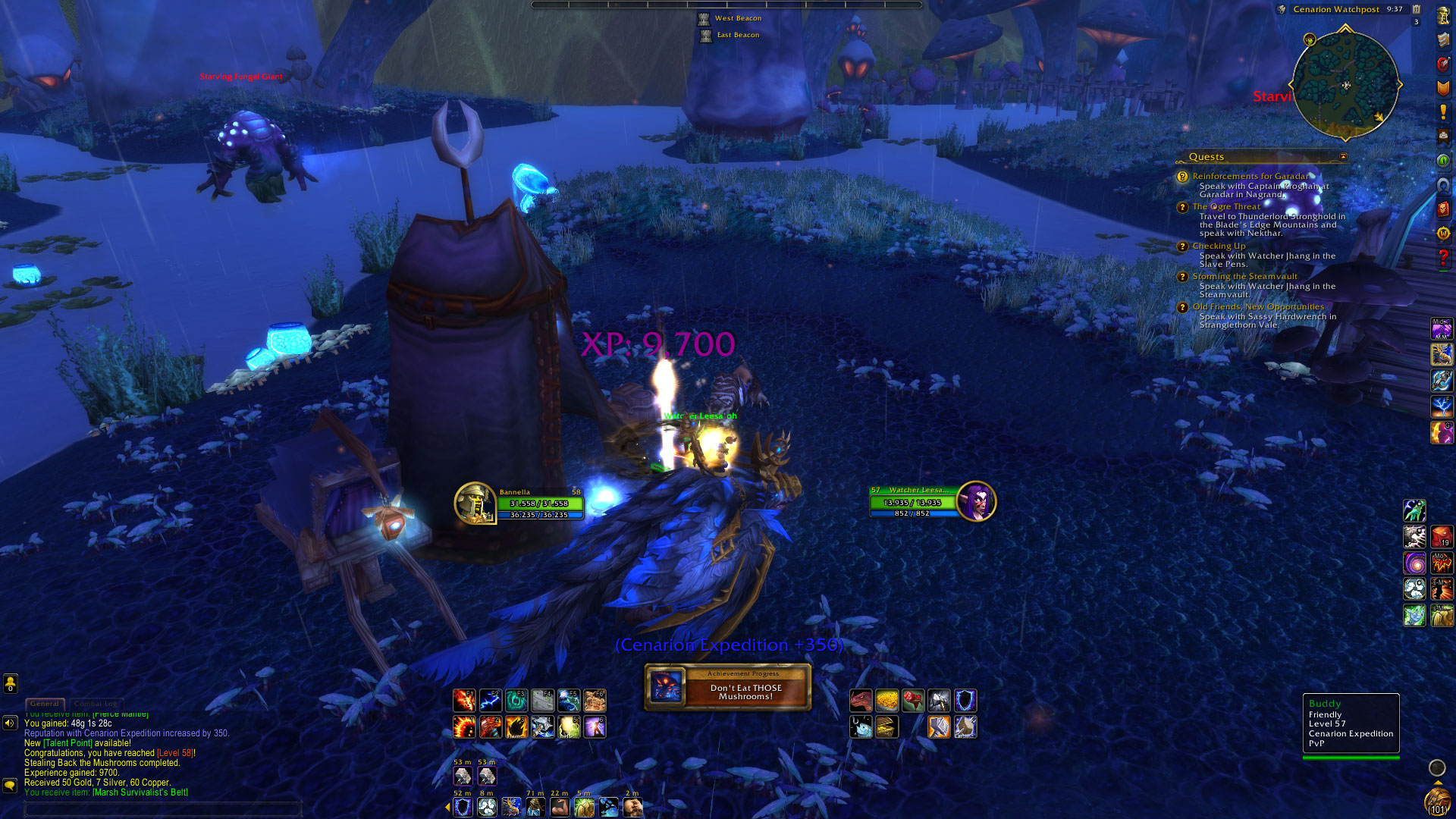Viewport: 1456px width, 819px height.
Task: Click Watcher Leesa'oh target portrait
Action: [976, 501]
